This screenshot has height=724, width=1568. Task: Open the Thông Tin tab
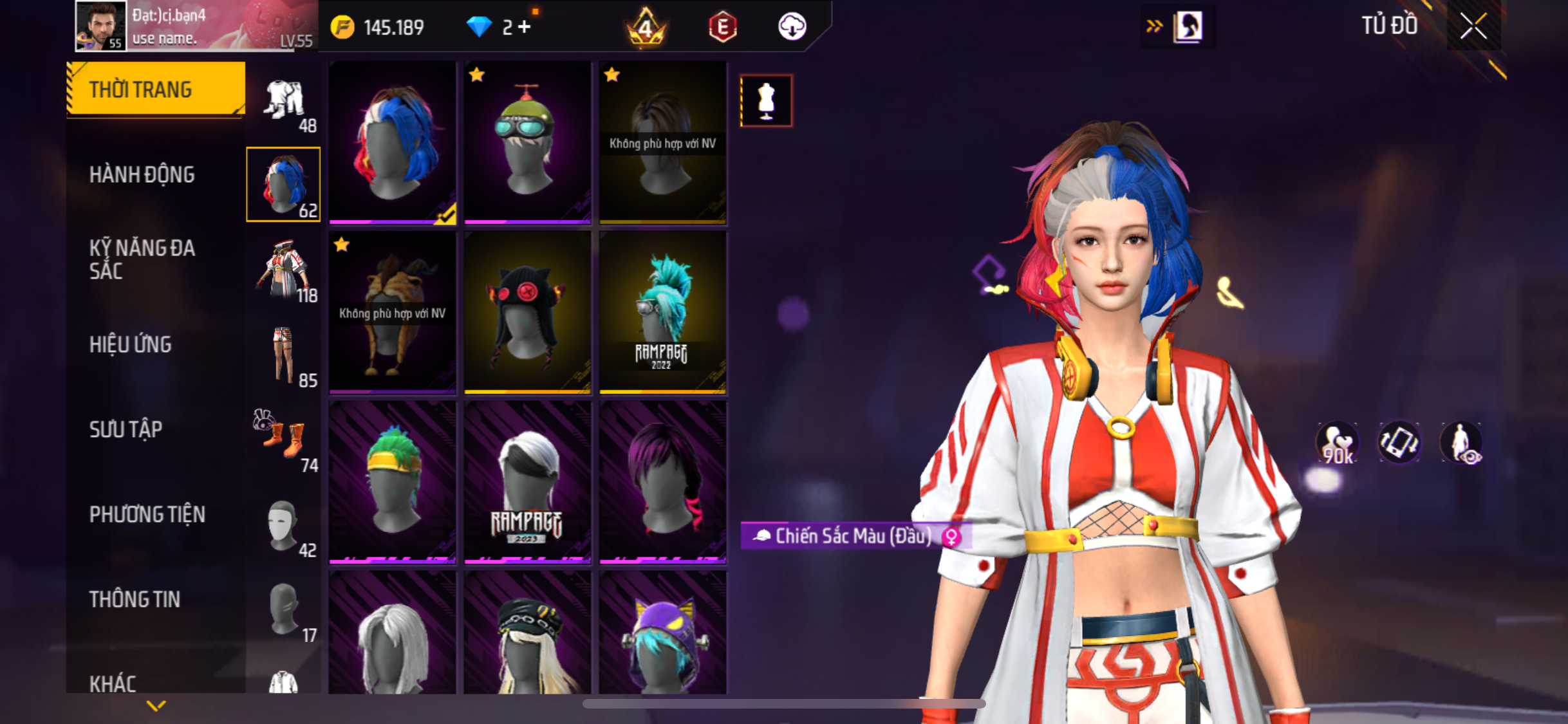[135, 599]
